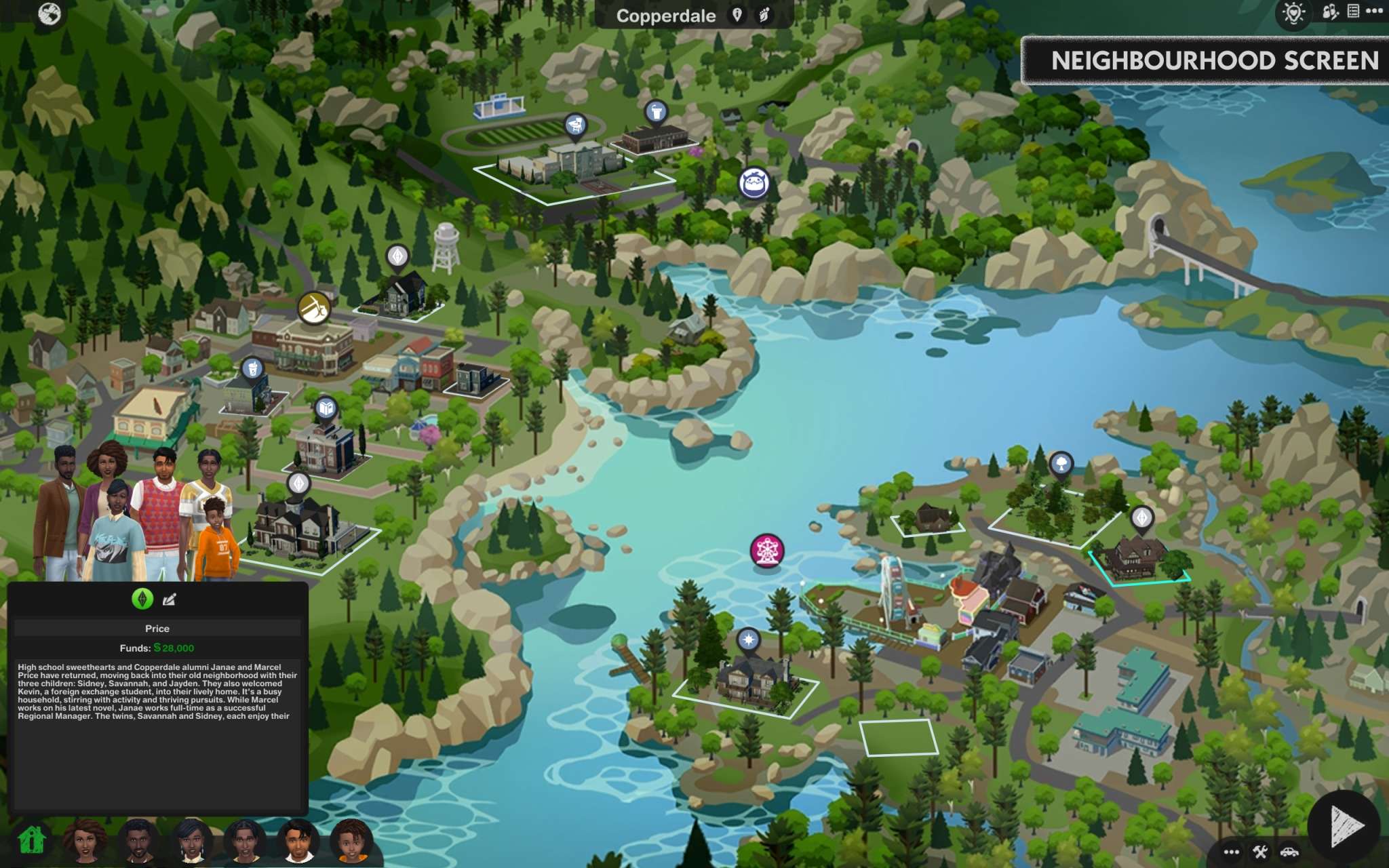
Task: Edit the Price household description
Action: click(169, 599)
